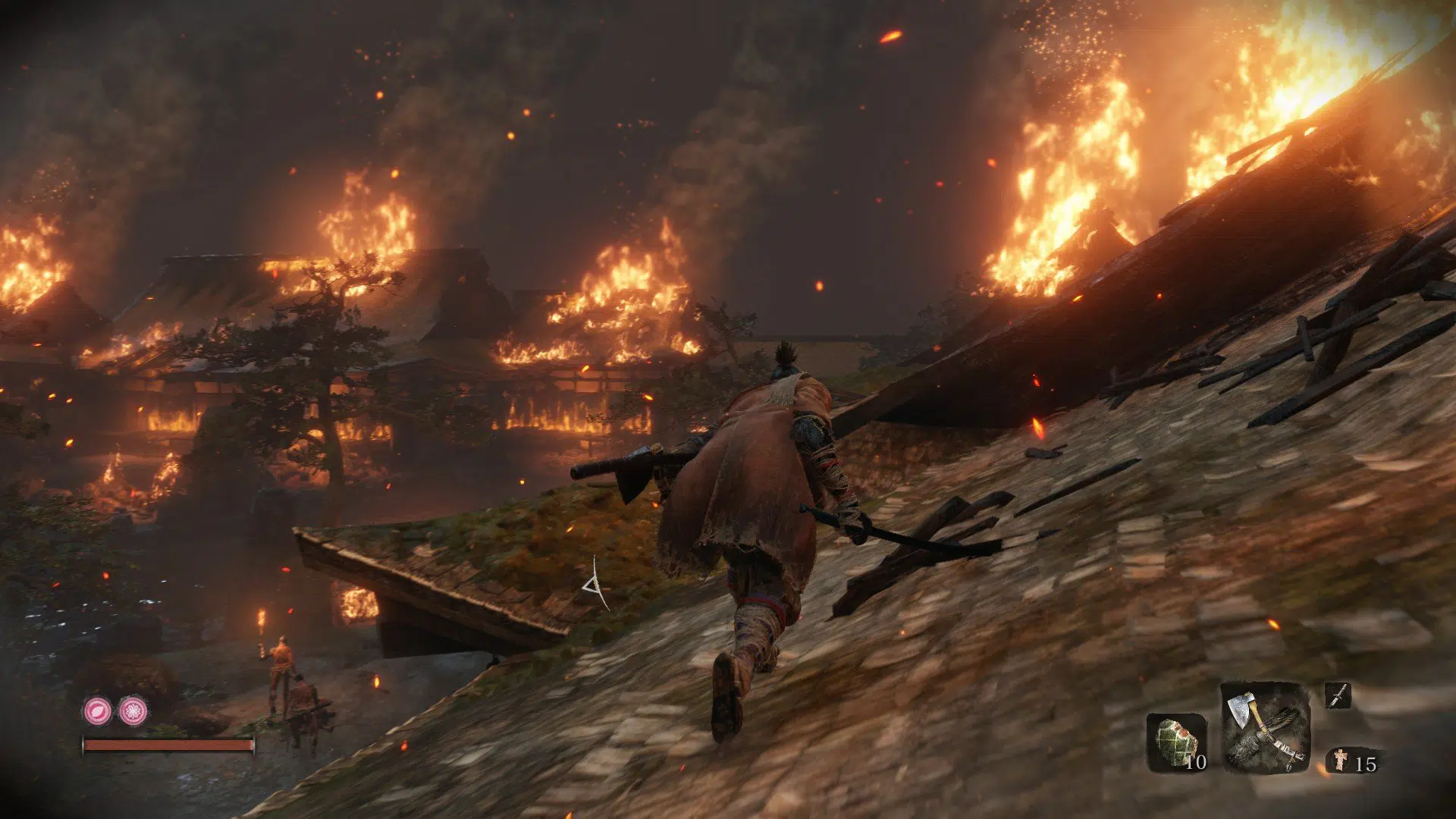Select the green pellet quick item slot
This screenshot has width=1456, height=819.
coord(1176,742)
